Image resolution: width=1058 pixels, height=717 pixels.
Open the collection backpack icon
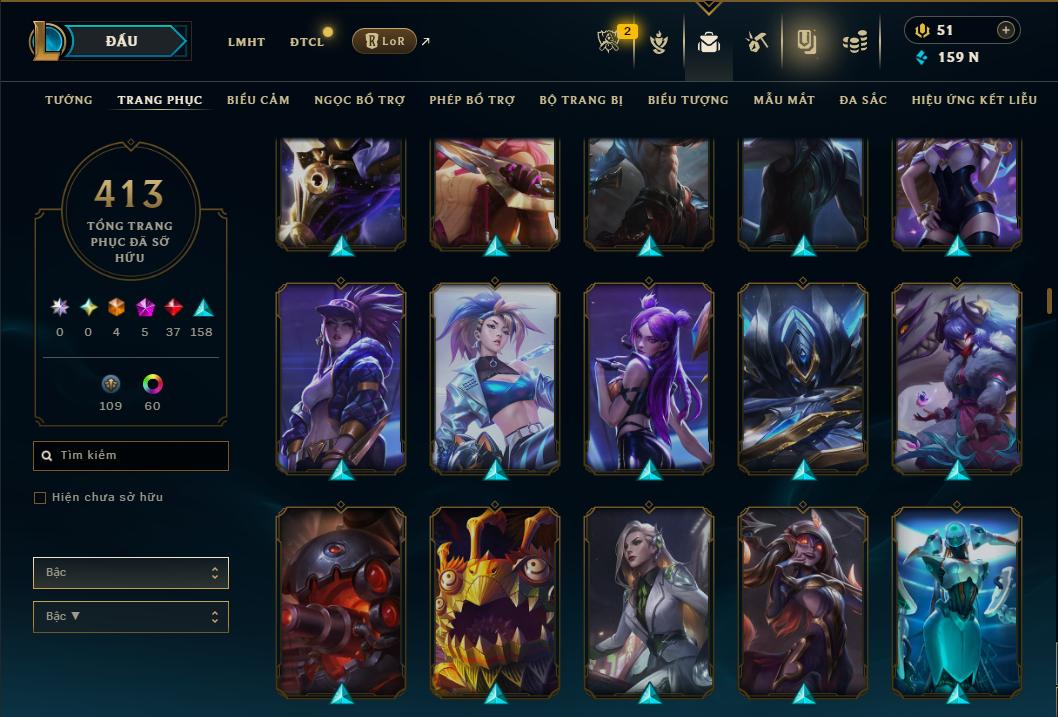click(x=709, y=43)
